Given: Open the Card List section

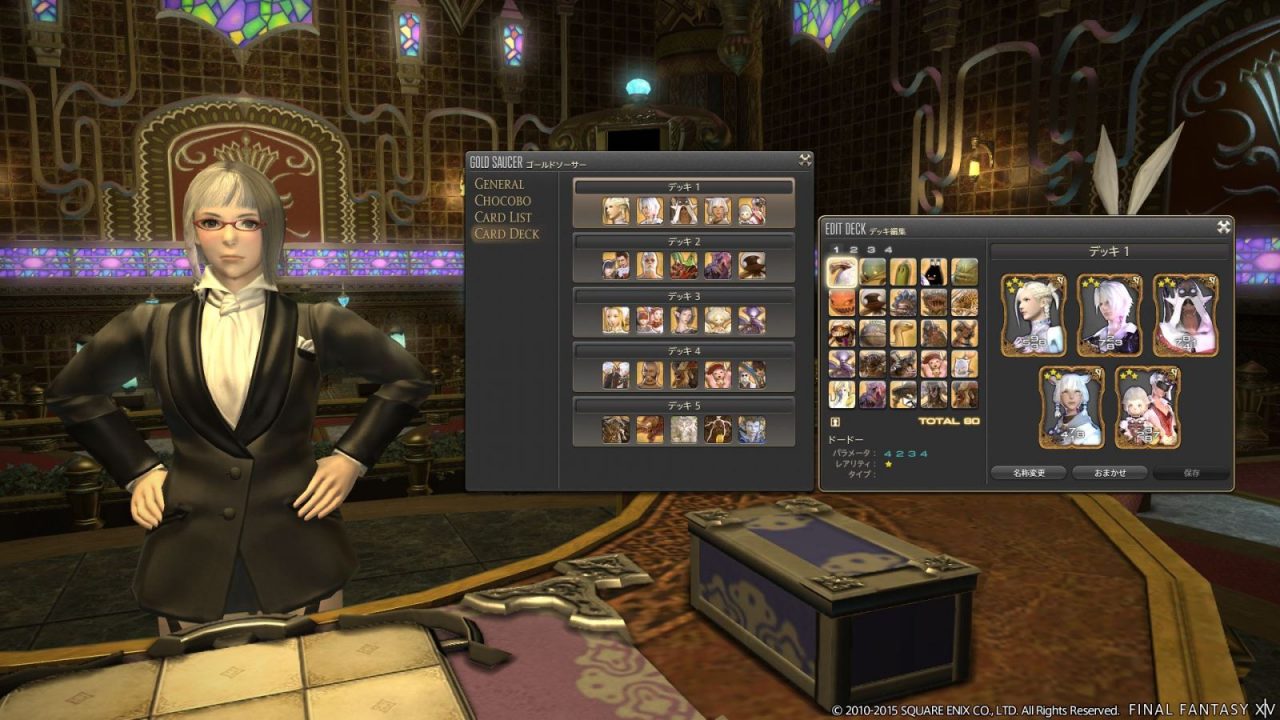Looking at the screenshot, I should click(503, 217).
